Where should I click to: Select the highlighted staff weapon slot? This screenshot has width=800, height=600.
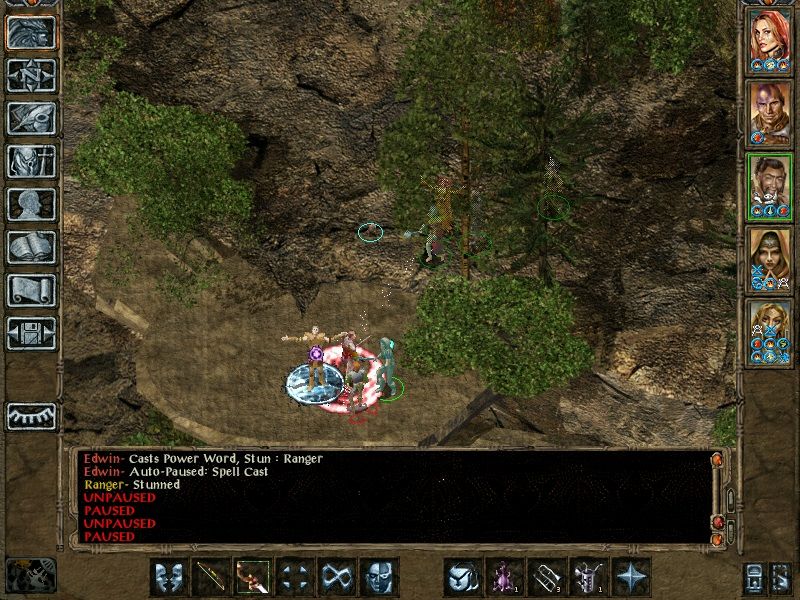[x=253, y=576]
